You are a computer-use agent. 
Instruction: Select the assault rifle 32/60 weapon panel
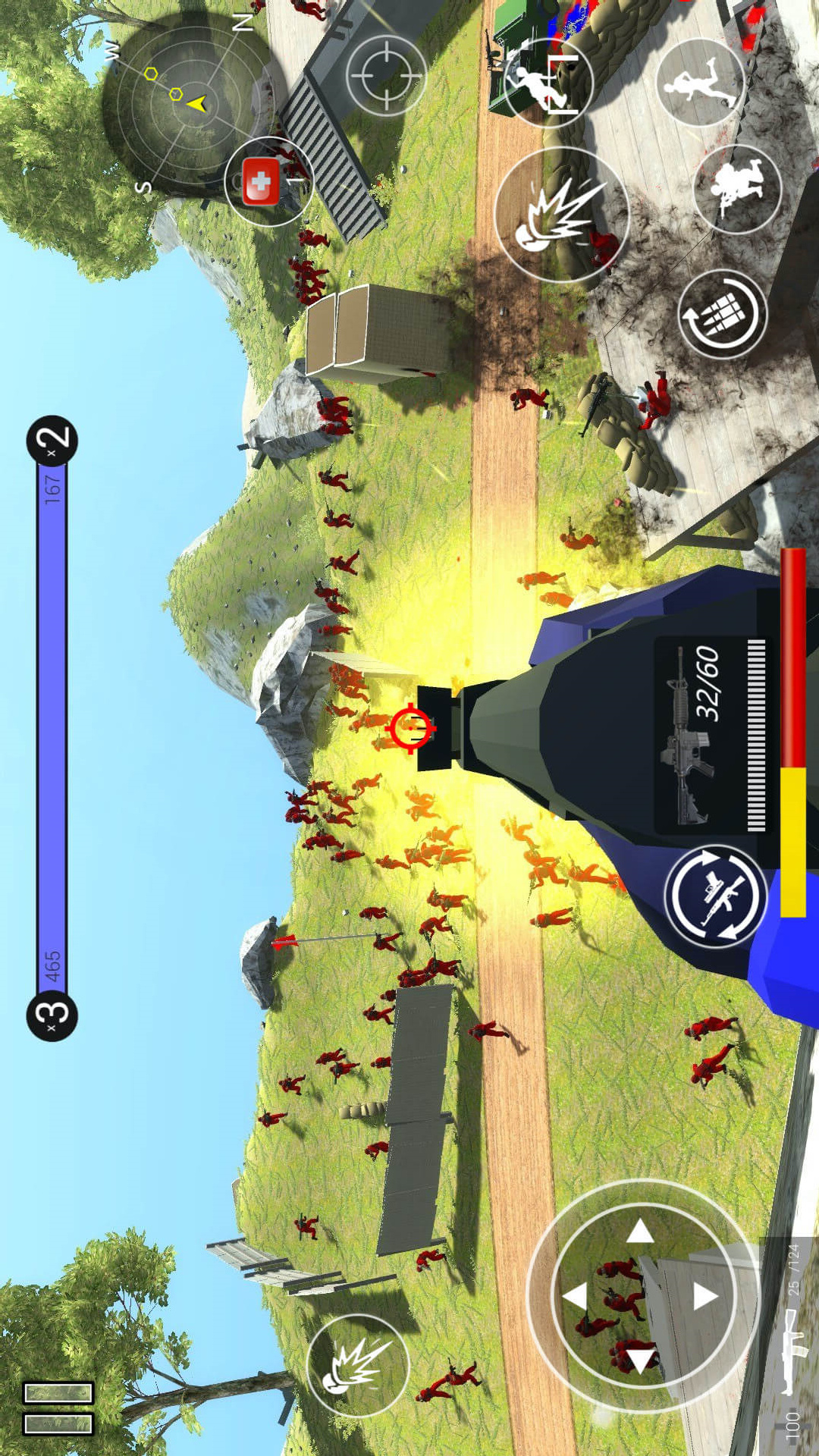[711, 734]
